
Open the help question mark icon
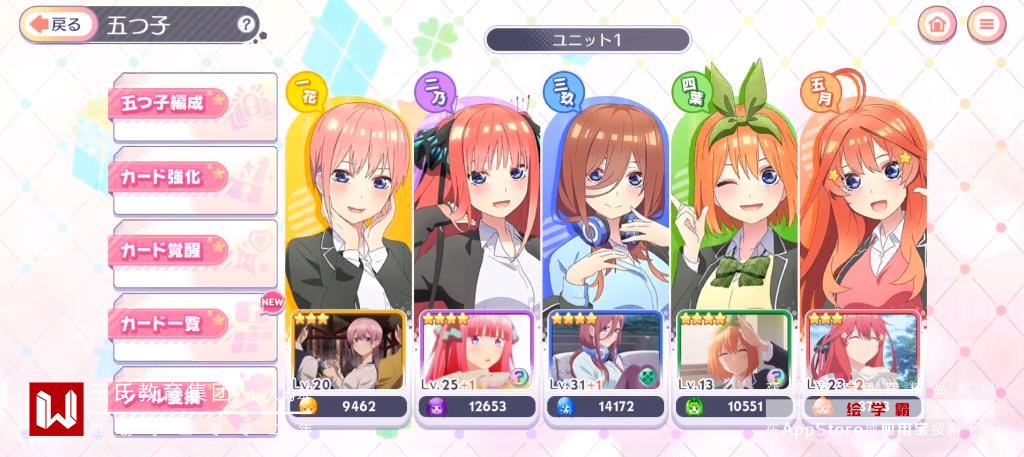coord(246,24)
